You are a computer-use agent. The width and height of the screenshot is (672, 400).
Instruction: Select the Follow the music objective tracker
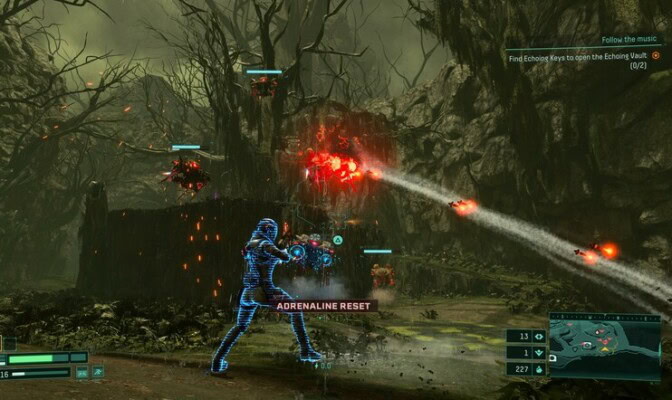pyautogui.click(x=631, y=40)
